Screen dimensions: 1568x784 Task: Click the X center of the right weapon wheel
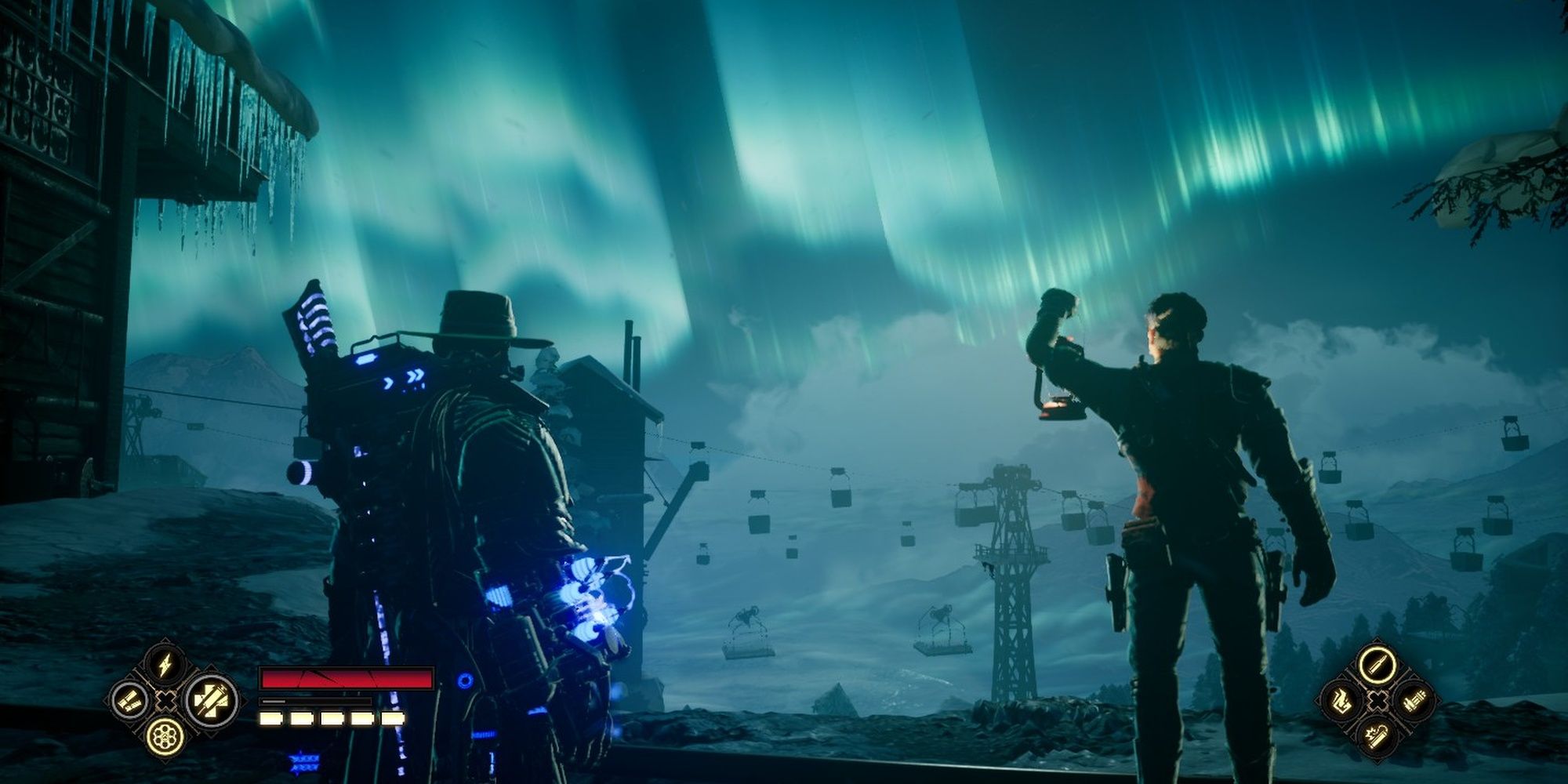[x=1378, y=701]
